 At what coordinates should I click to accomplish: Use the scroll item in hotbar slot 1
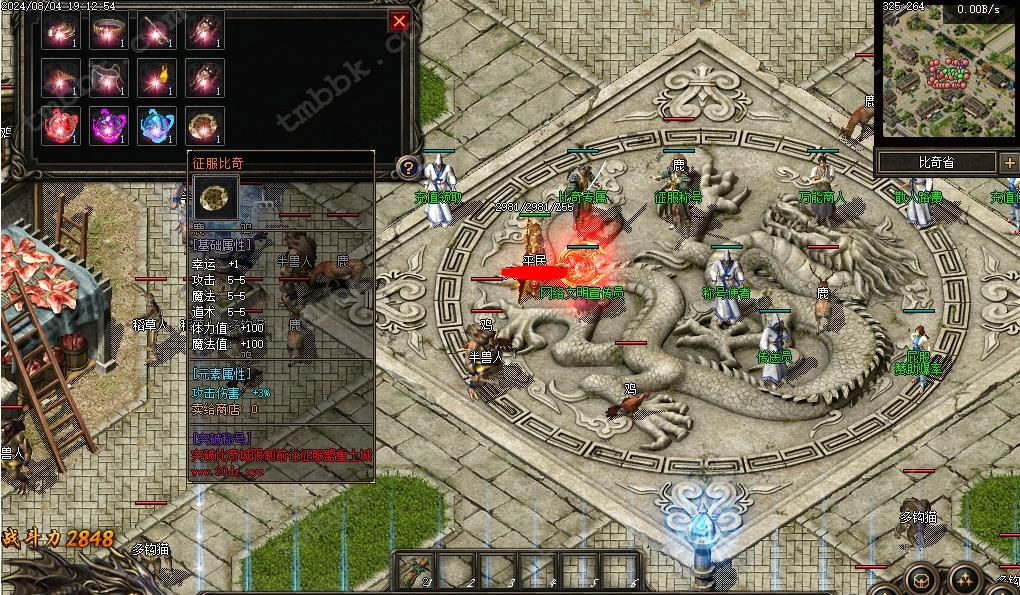(416, 570)
